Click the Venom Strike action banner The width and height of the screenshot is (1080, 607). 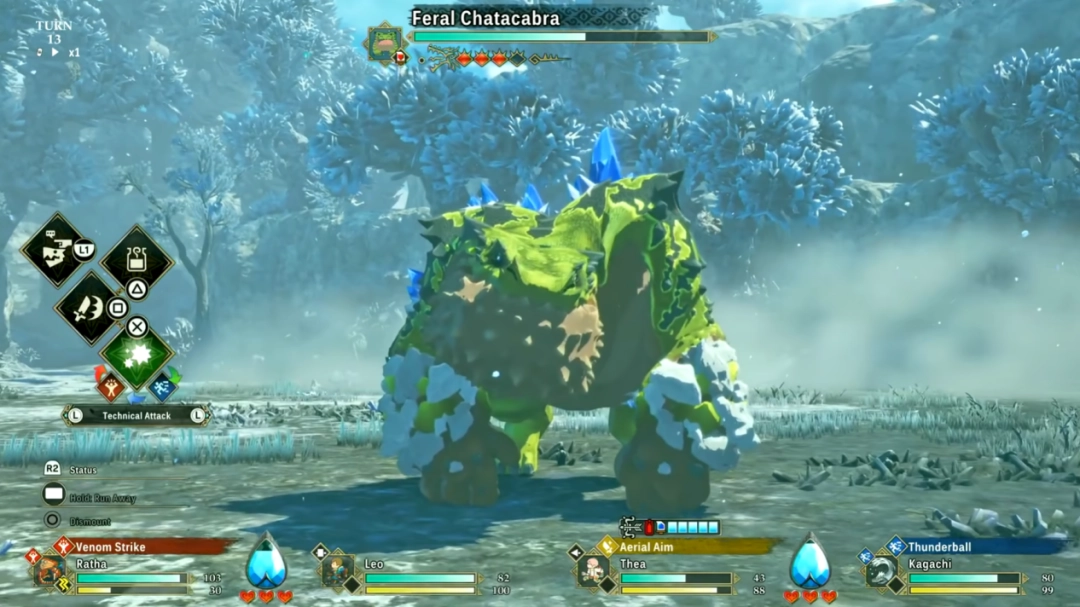pos(140,547)
